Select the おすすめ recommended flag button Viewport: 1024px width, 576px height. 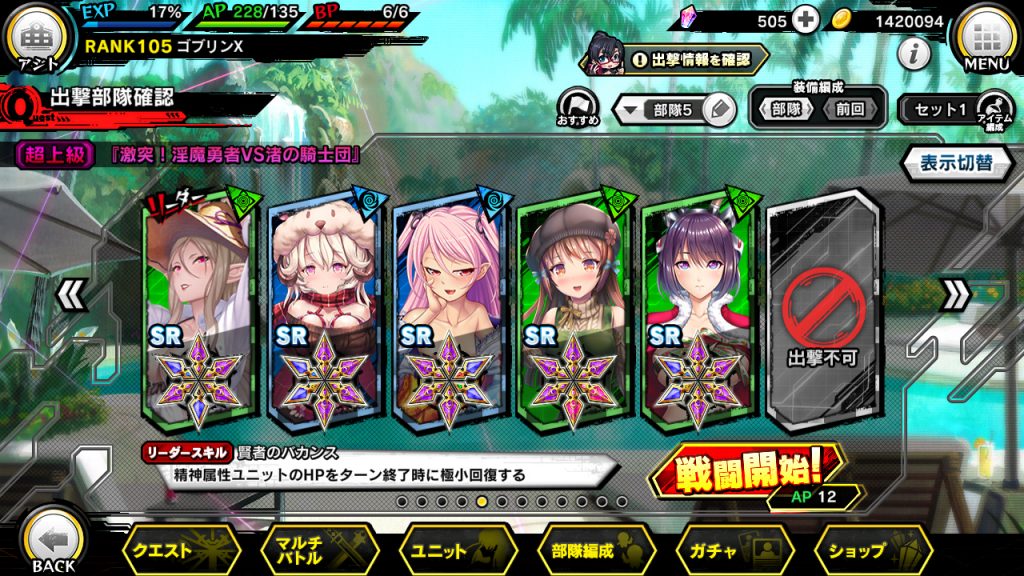577,107
